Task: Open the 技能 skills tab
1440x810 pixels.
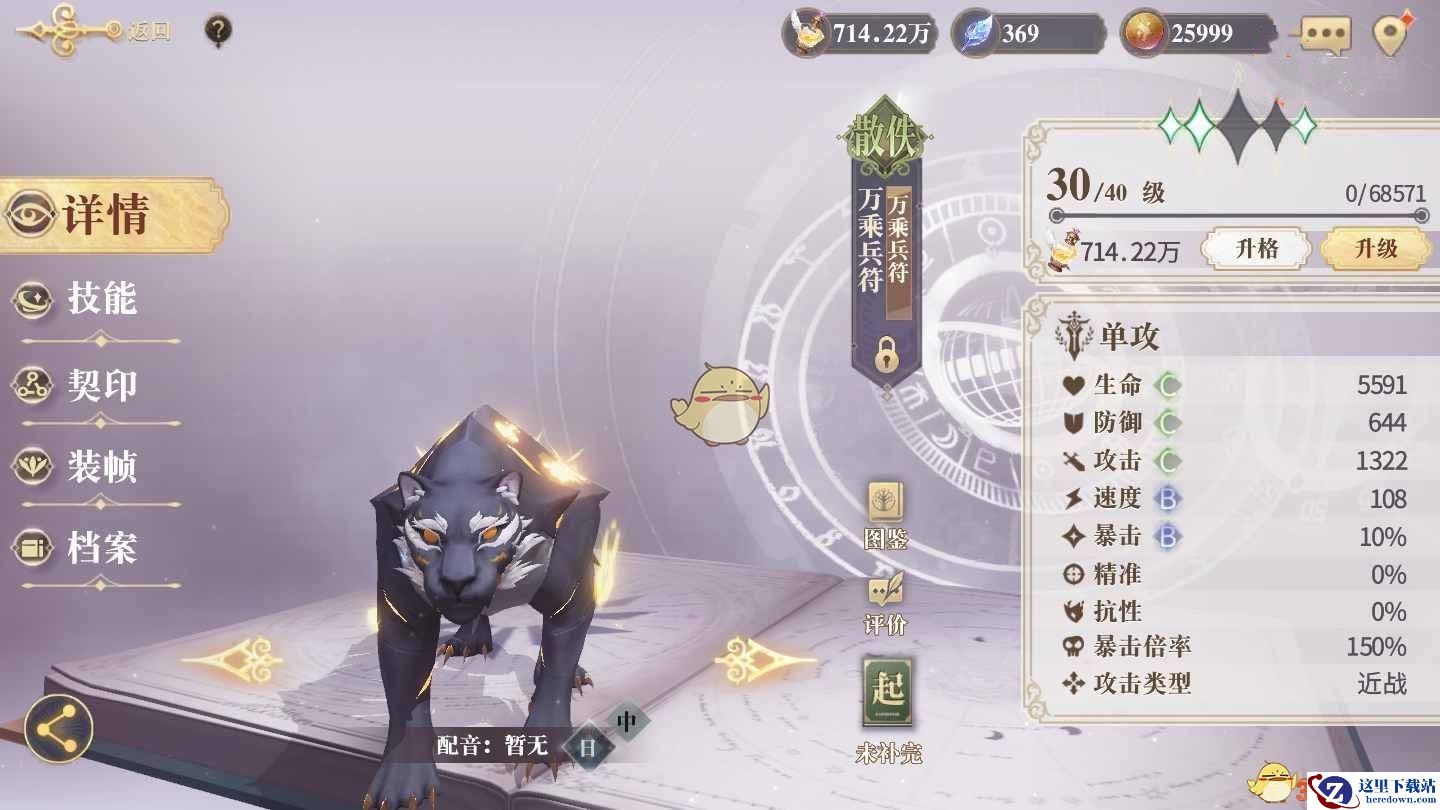Action: [x=100, y=300]
